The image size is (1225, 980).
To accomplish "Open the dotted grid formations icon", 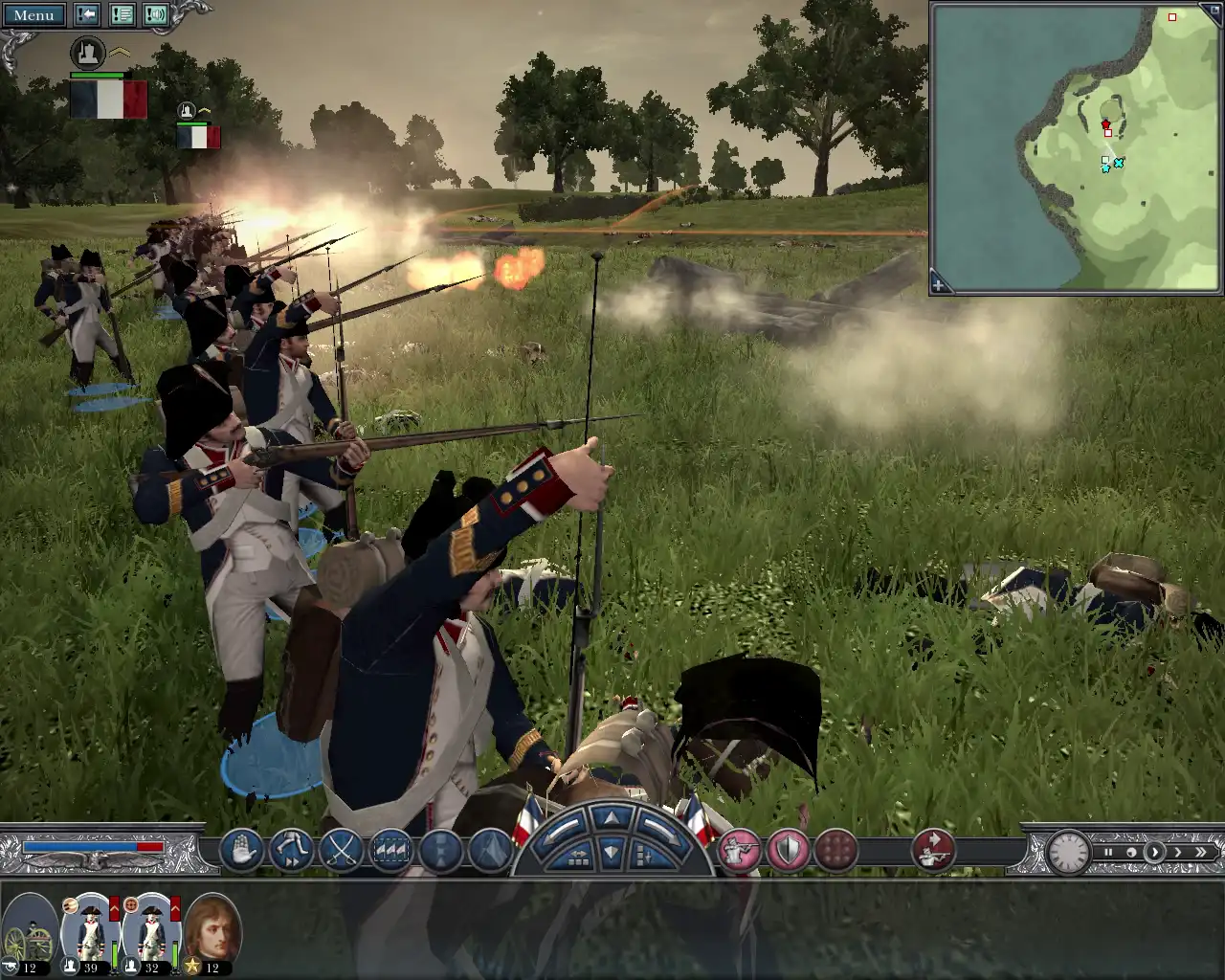I will [x=836, y=850].
